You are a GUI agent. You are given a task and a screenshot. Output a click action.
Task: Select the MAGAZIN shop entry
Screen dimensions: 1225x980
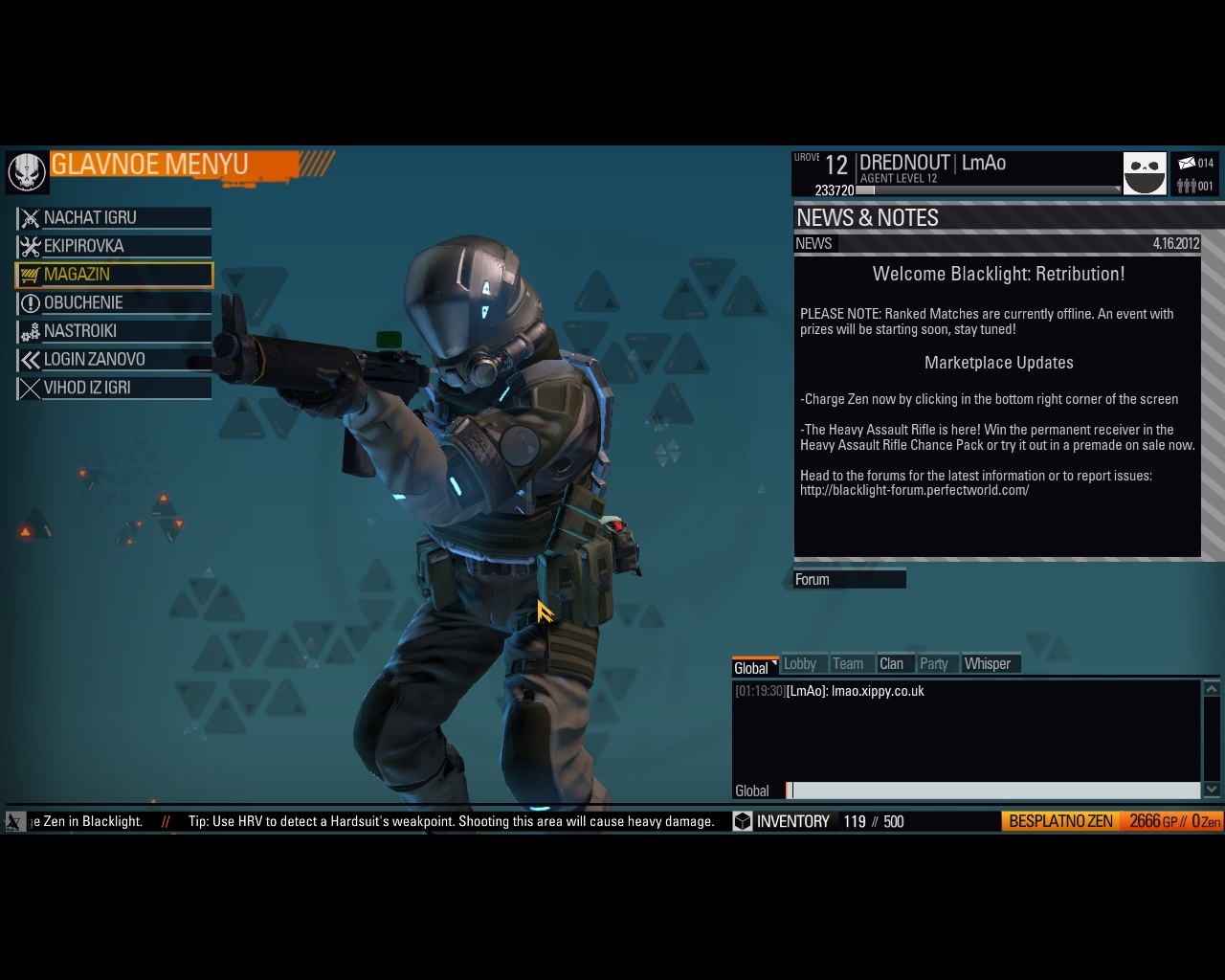(114, 275)
